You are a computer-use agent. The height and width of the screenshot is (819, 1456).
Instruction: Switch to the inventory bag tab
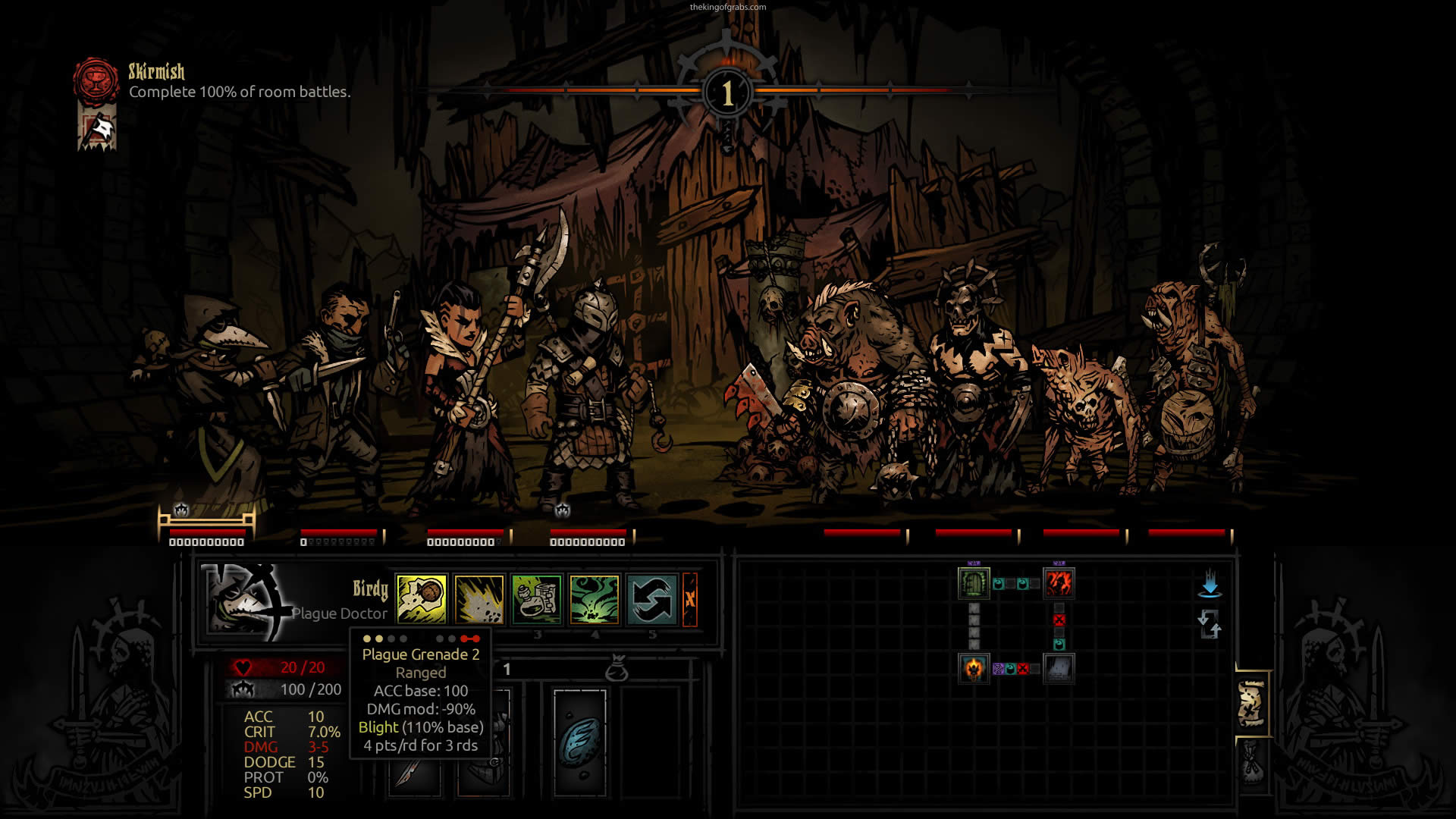tap(1252, 762)
